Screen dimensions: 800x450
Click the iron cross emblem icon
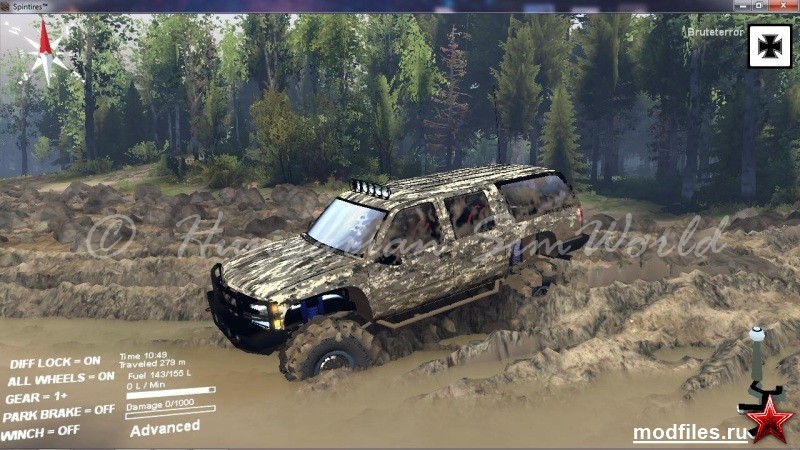coord(769,45)
